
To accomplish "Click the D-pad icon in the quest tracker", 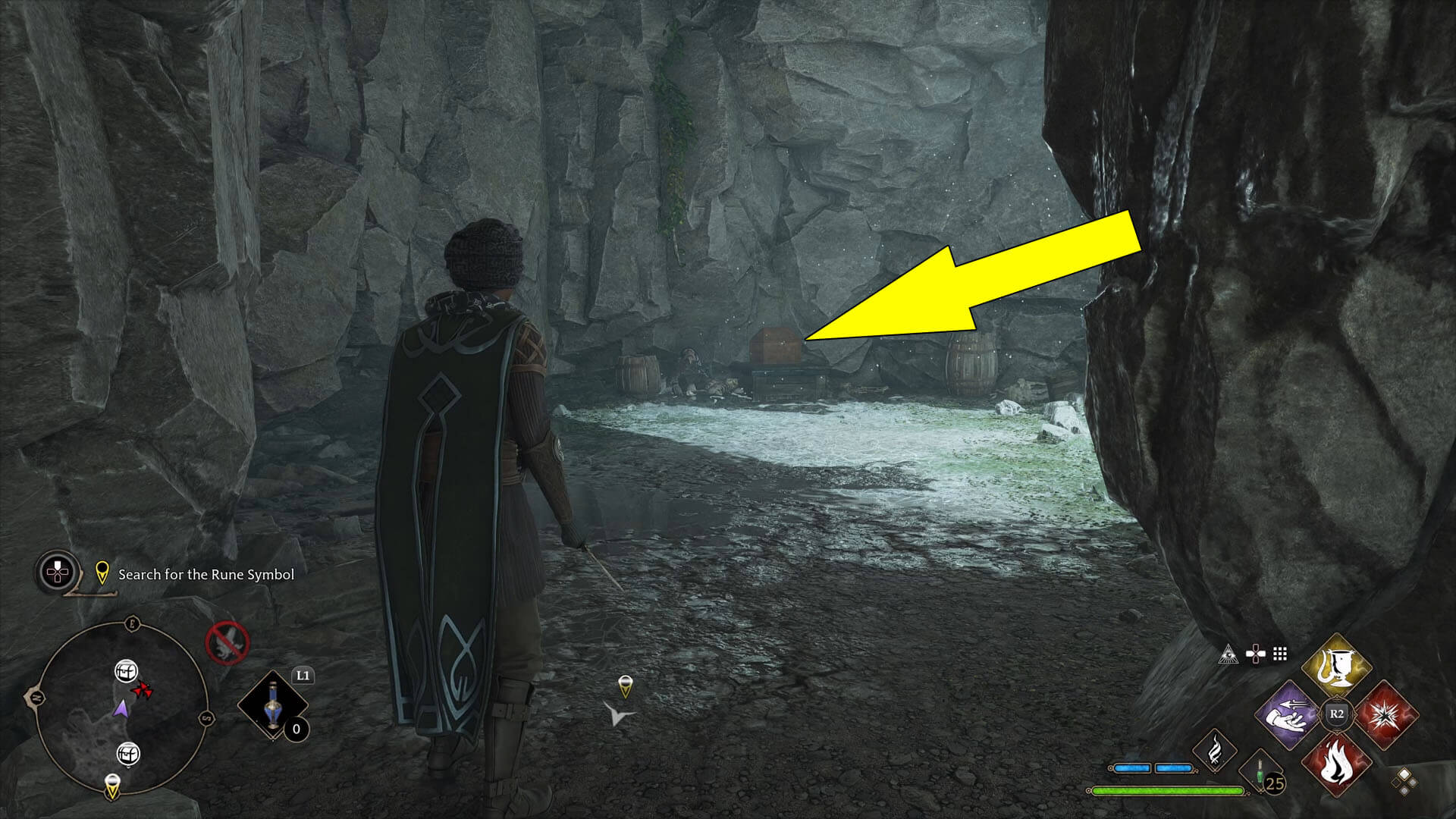I will [57, 571].
